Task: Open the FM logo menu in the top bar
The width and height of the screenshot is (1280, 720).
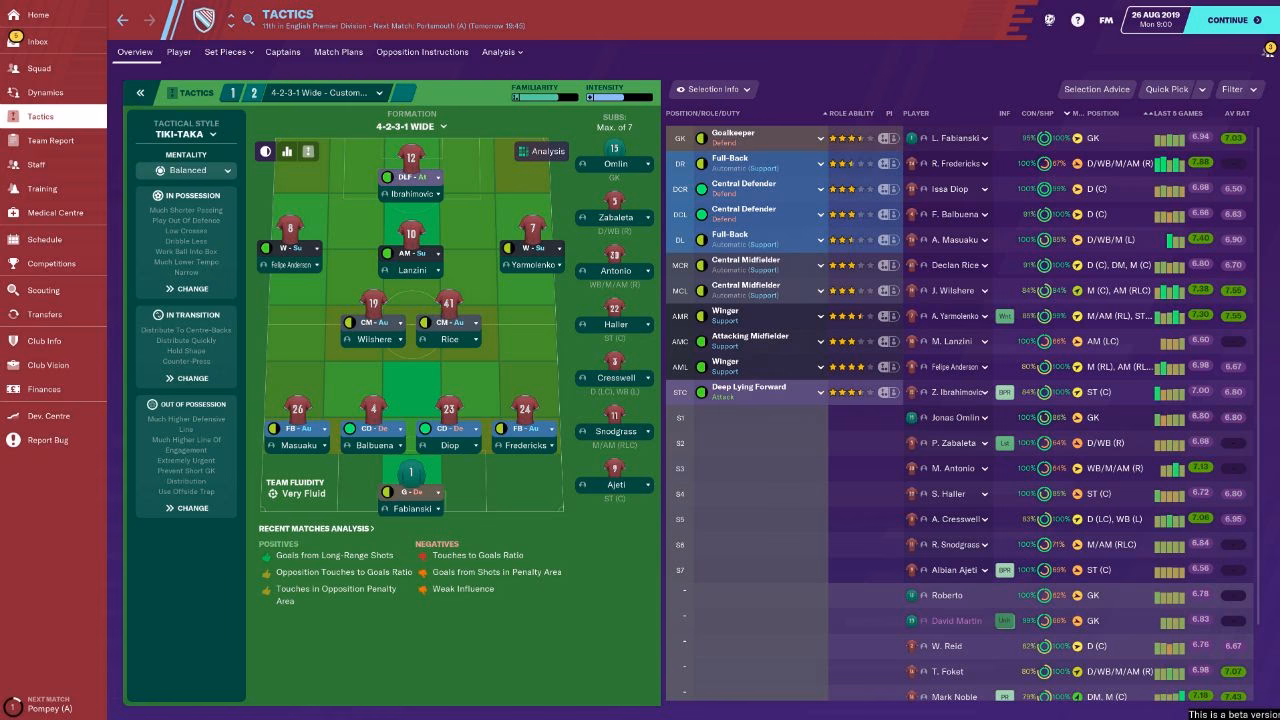Action: point(1106,19)
